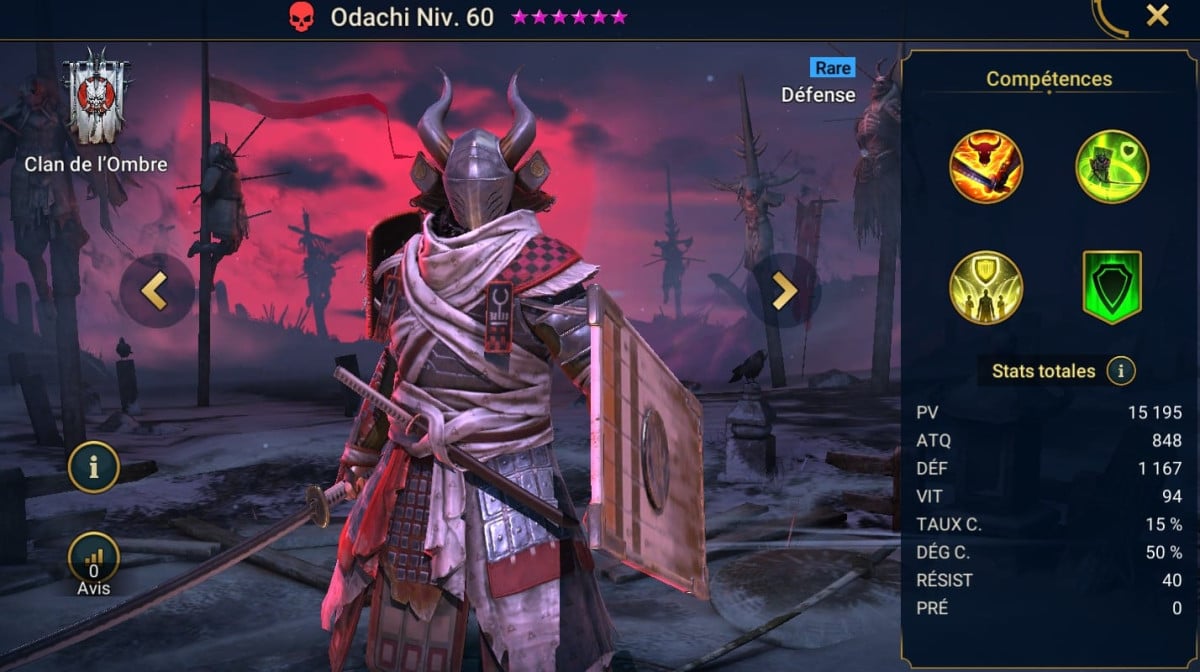Viewport: 1200px width, 672px height.
Task: Select the green armor heart skill icon
Action: (x=1112, y=167)
